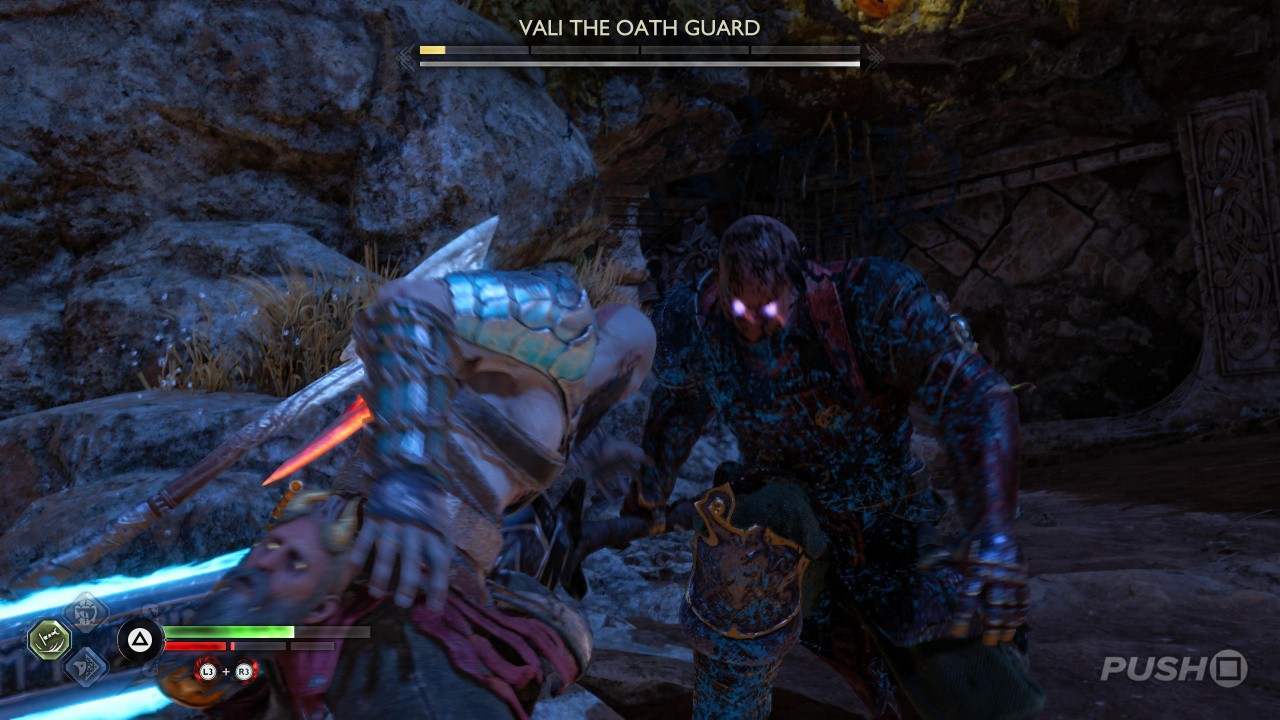Click Kratos's green health bar
The width and height of the screenshot is (1280, 720).
pos(228,632)
